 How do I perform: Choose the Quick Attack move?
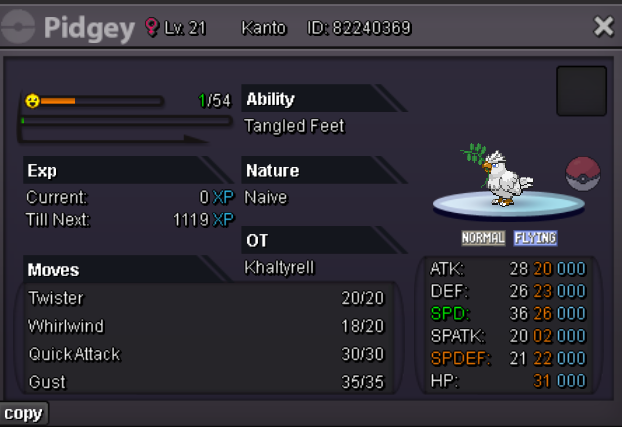click(210, 354)
